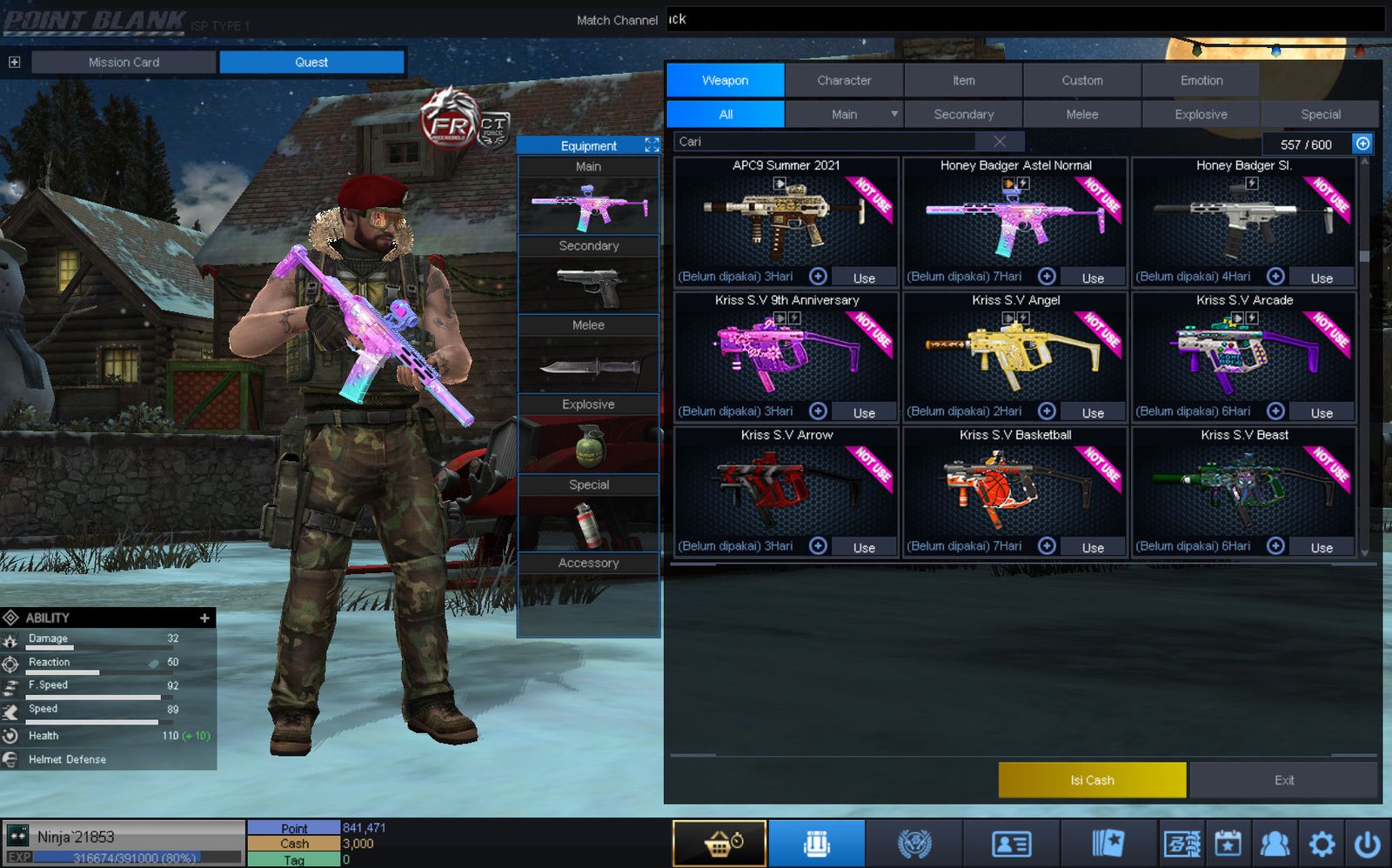Viewport: 1392px width, 868px height.
Task: Click the Cari search field
Action: 826,142
